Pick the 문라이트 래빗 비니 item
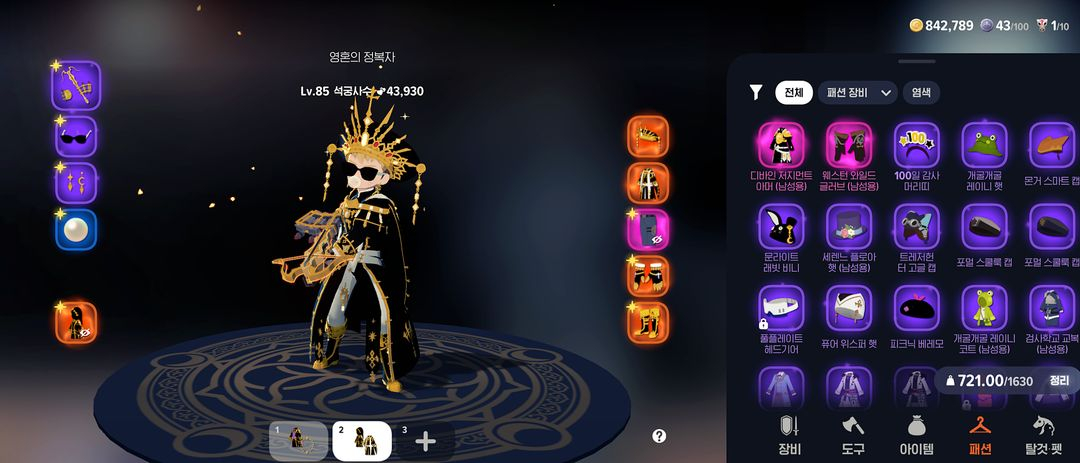 tap(780, 229)
